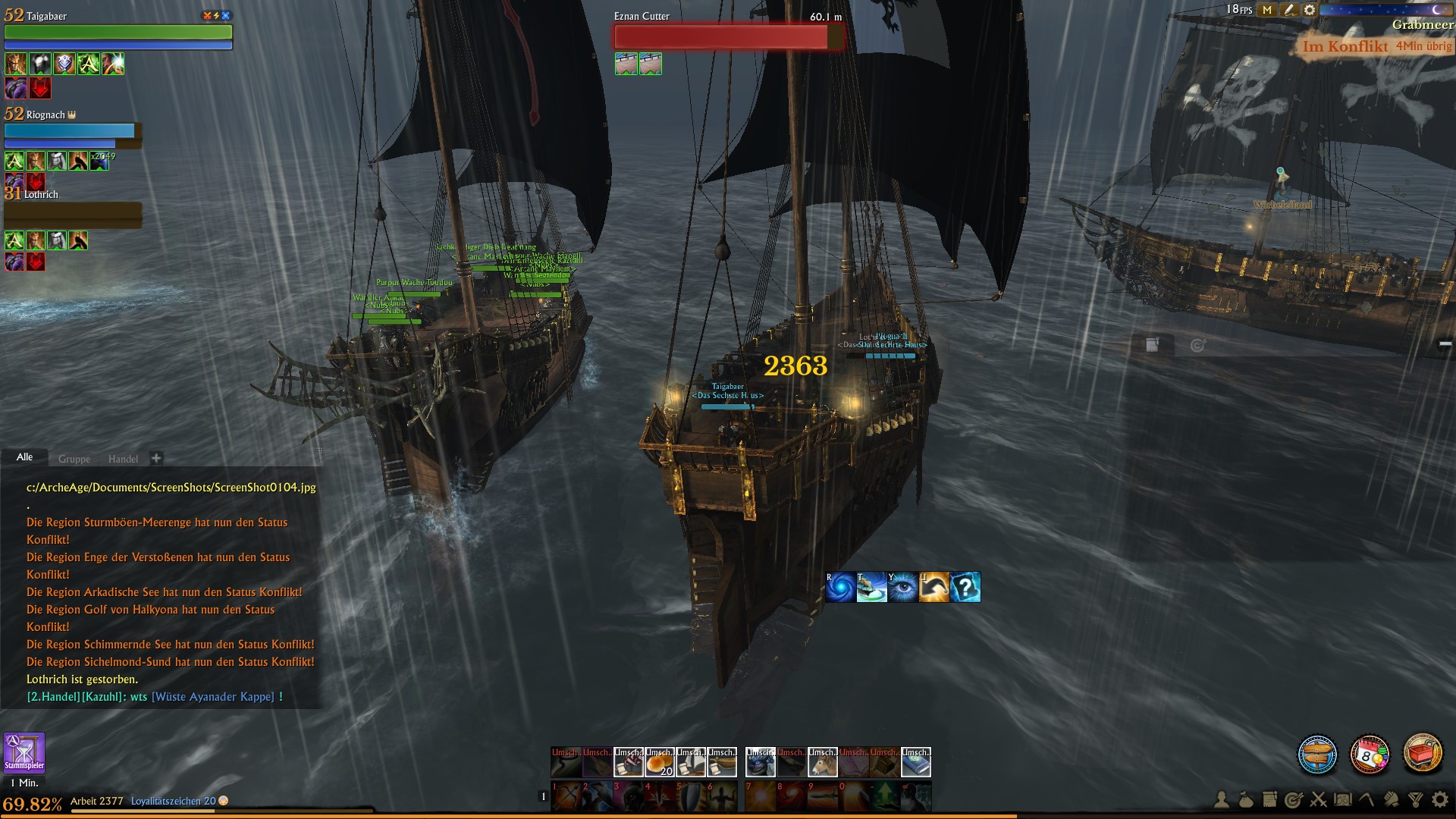Image resolution: width=1456 pixels, height=819 pixels.
Task: Click the [Wüste Ayanader Kappe] item link in chat
Action: click(x=213, y=696)
